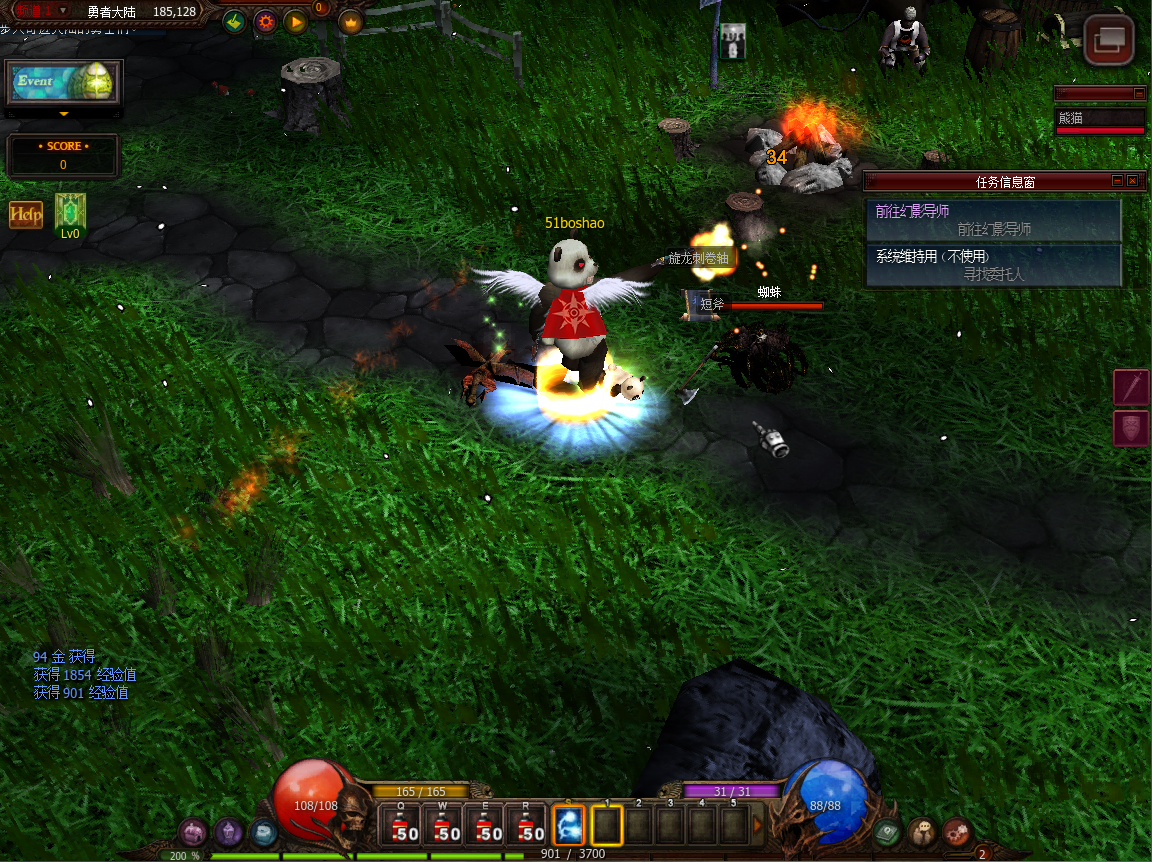Close the 任务信息窗 quest window
1152x862 pixels.
click(x=1132, y=181)
